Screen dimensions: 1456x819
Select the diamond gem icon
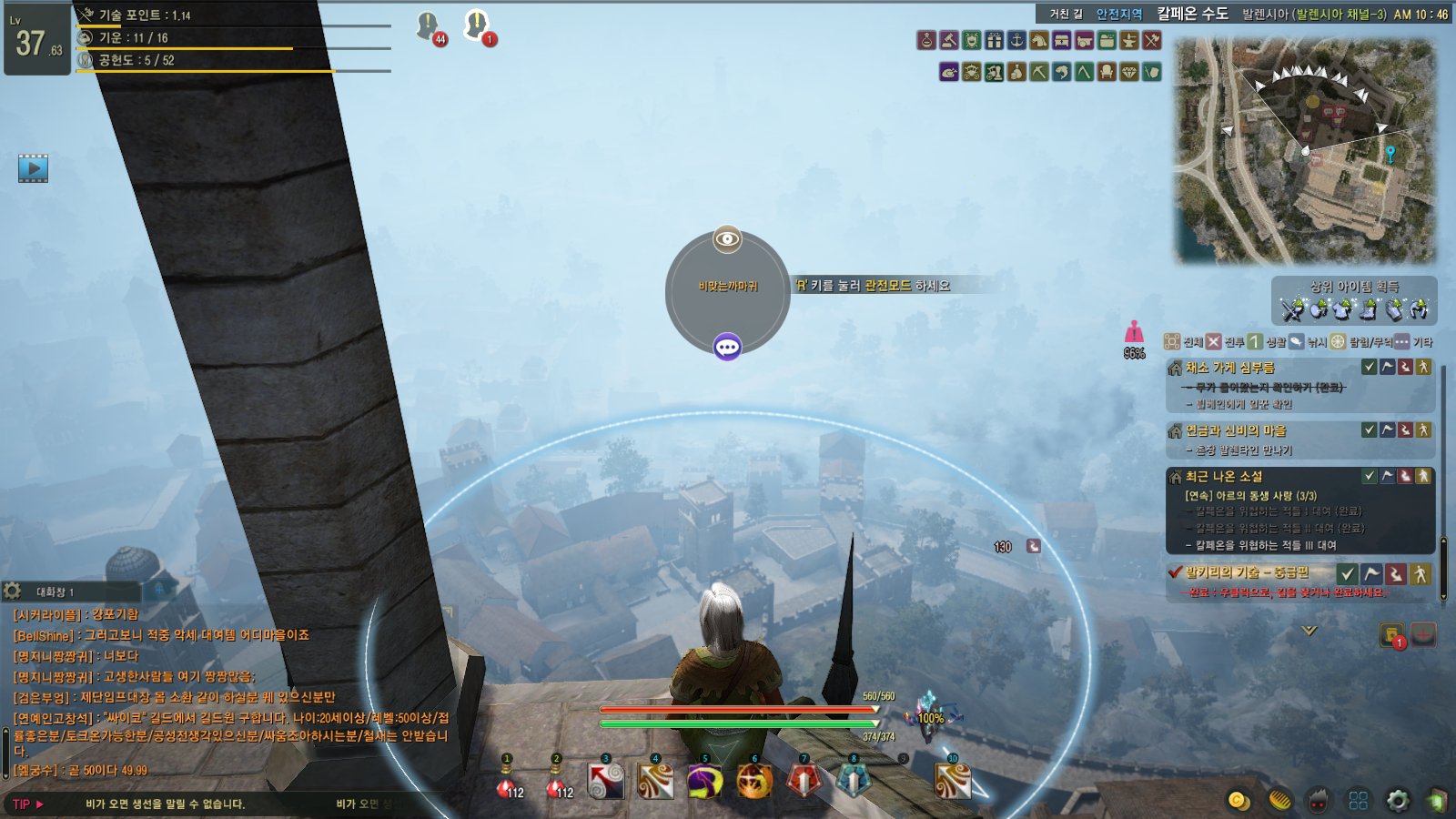(1129, 72)
